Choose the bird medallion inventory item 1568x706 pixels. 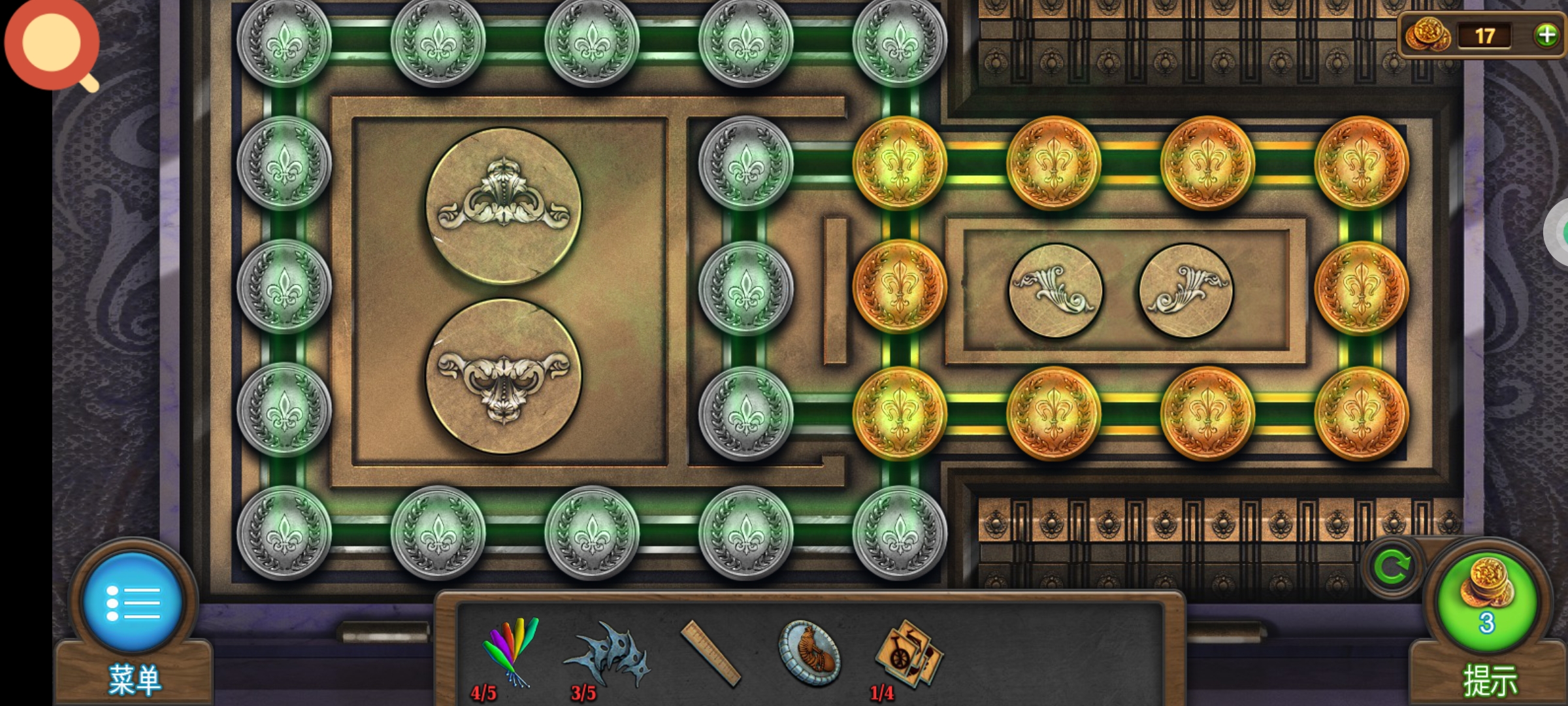pos(809,652)
